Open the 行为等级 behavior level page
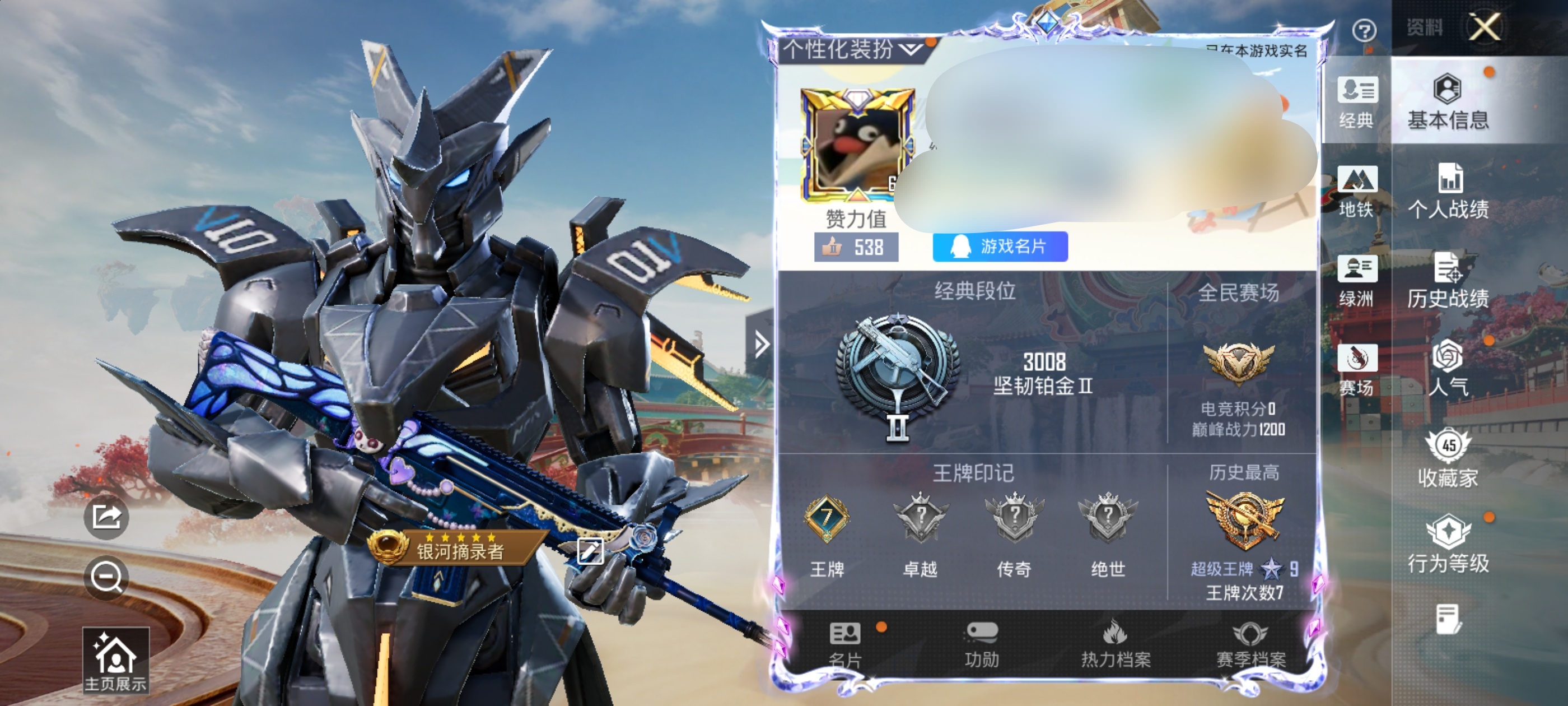Viewport: 1568px width, 706px height. pos(1448,544)
